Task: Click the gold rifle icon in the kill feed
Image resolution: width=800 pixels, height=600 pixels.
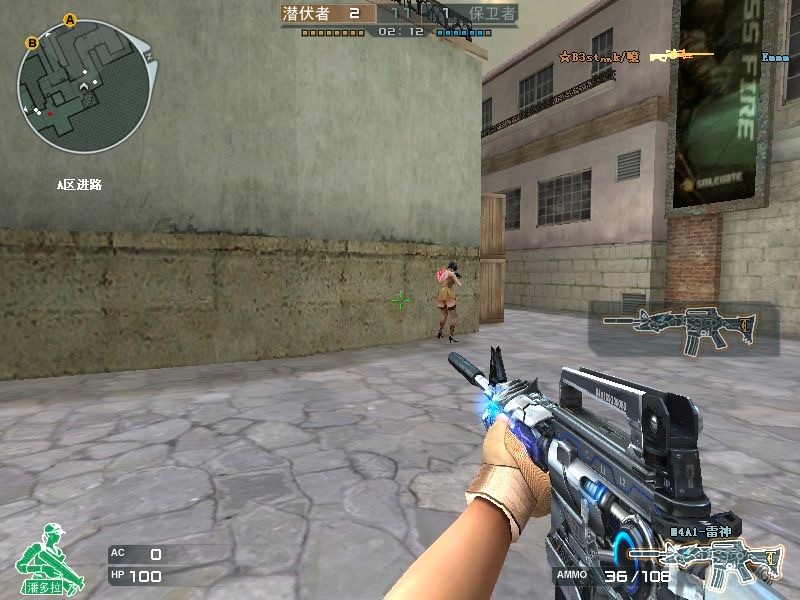Action: point(680,55)
